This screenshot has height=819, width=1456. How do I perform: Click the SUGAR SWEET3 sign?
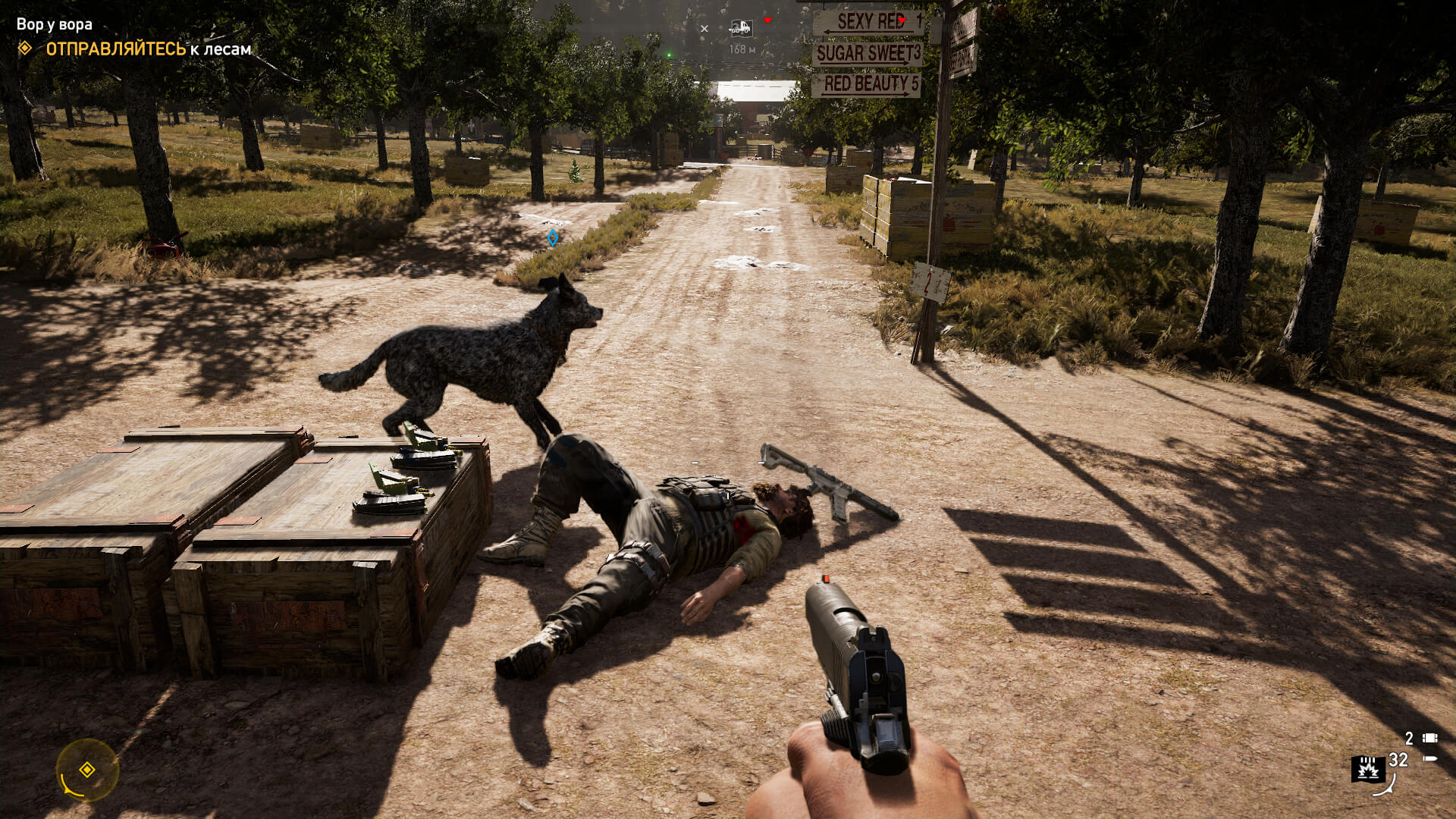[x=868, y=55]
